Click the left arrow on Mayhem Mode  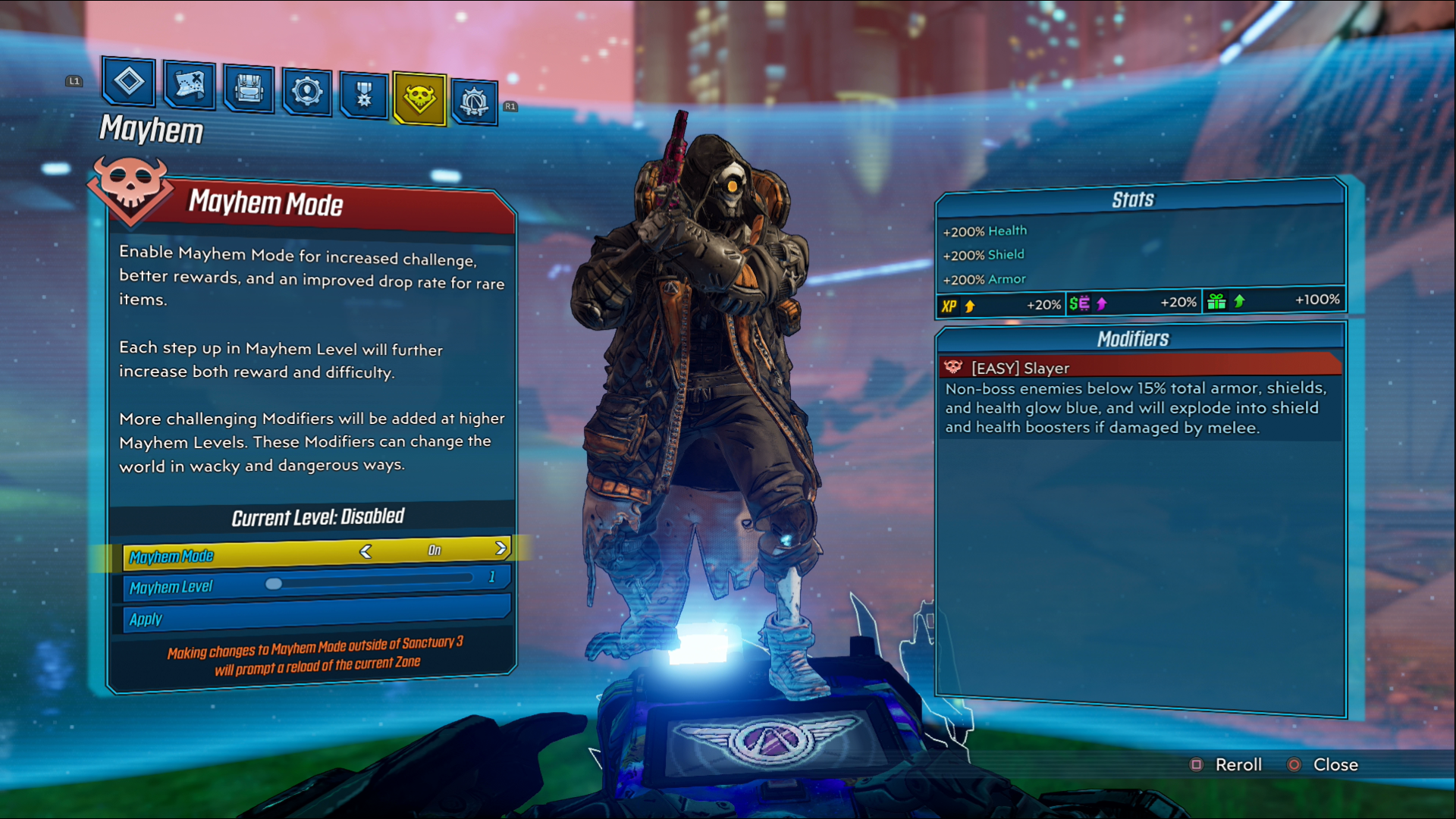[x=366, y=552]
